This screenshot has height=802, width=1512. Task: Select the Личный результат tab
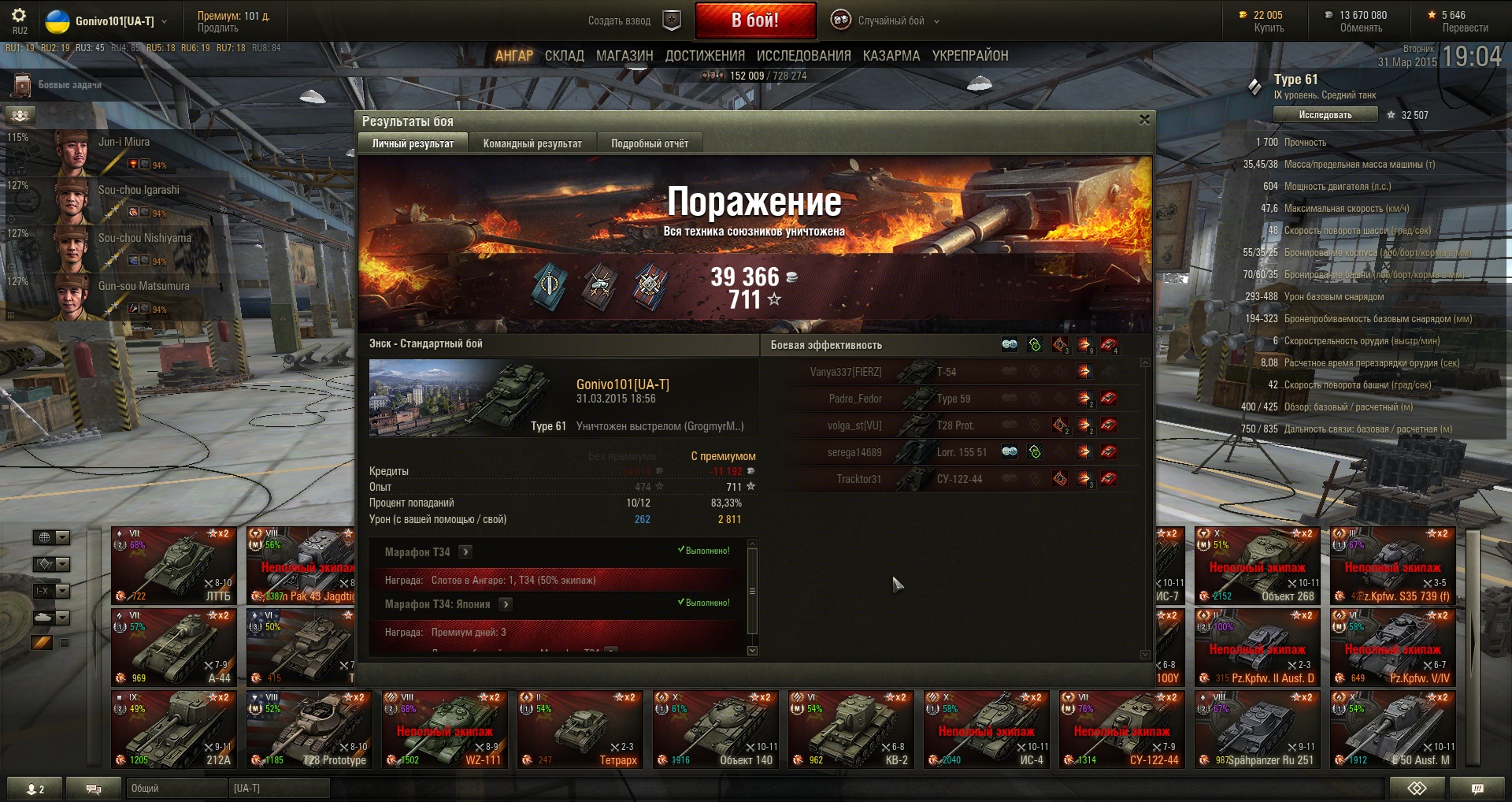tap(413, 143)
